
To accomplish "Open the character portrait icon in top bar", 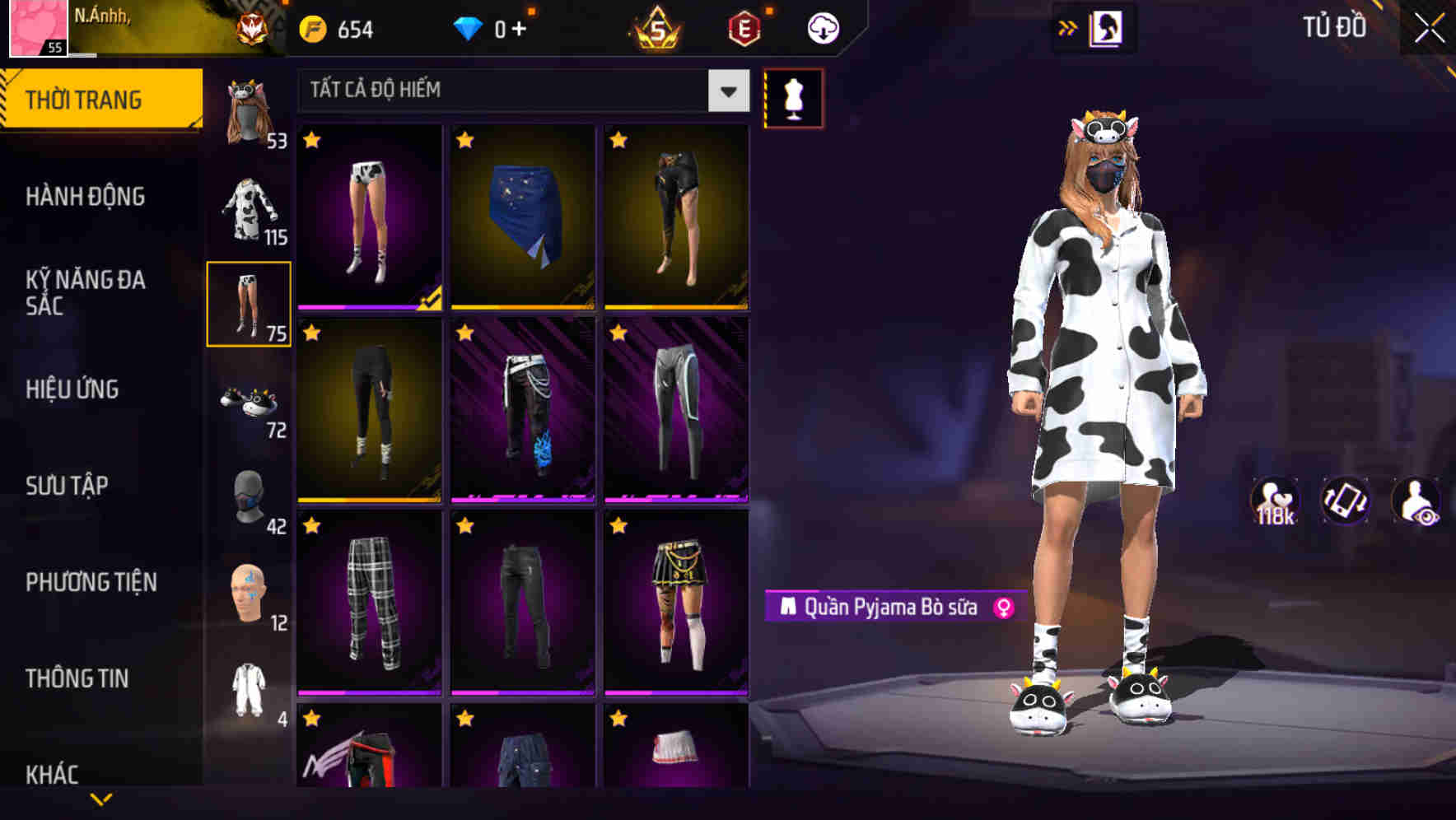I will point(1108,27).
